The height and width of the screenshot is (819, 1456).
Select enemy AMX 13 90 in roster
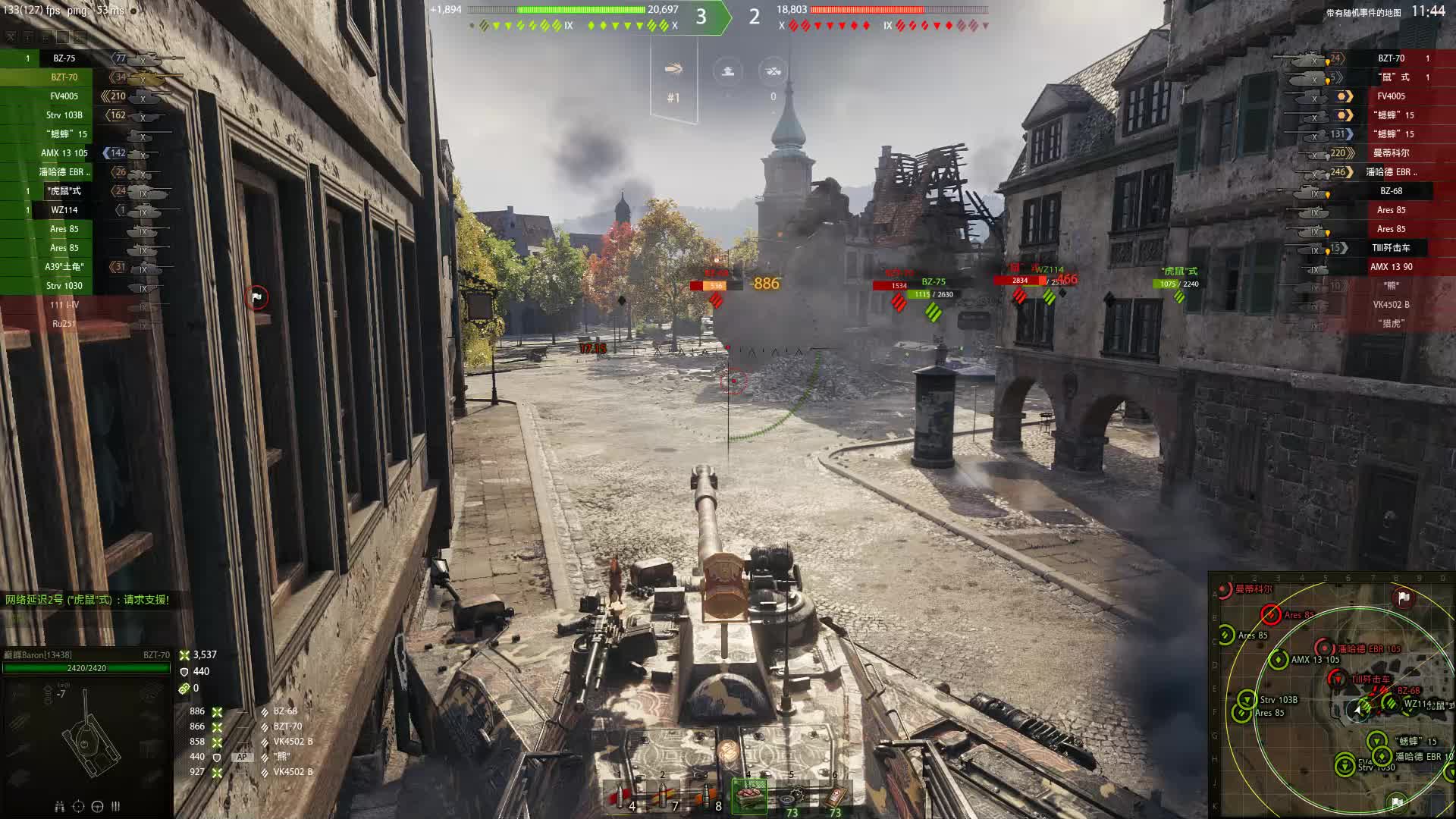click(1391, 267)
